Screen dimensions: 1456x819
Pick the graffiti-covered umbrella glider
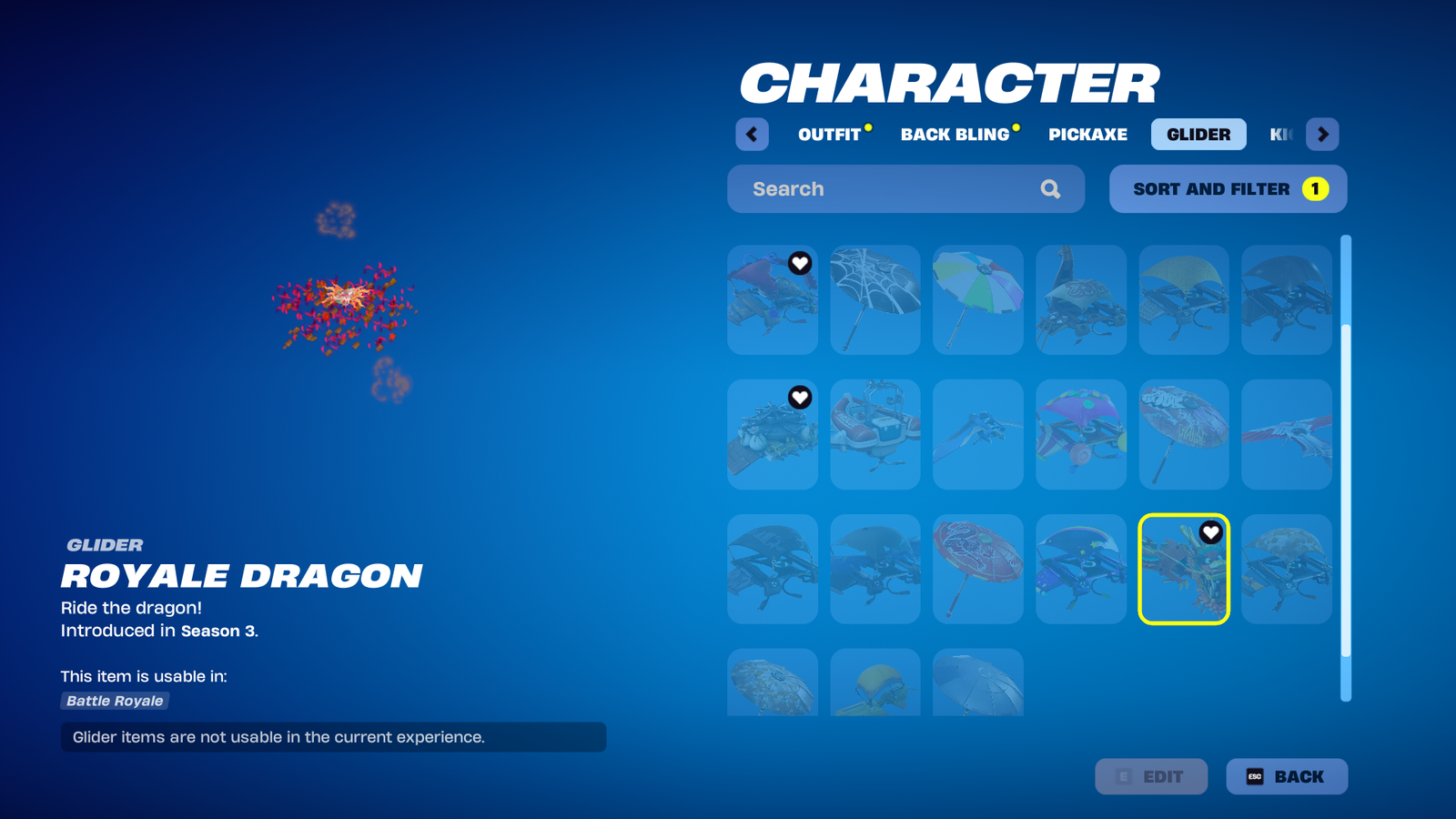(1184, 434)
